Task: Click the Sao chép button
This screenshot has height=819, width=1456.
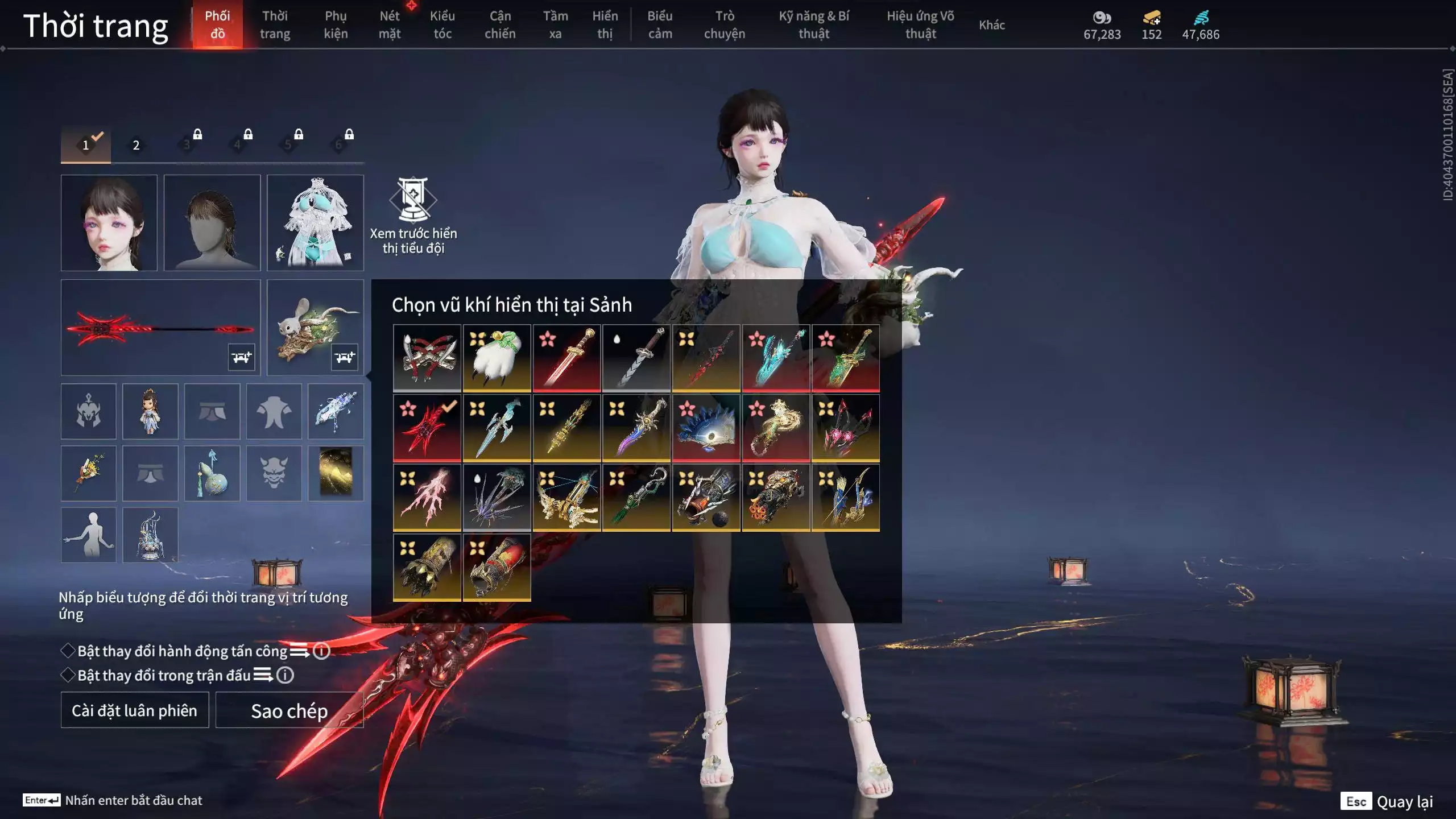Action: point(289,710)
